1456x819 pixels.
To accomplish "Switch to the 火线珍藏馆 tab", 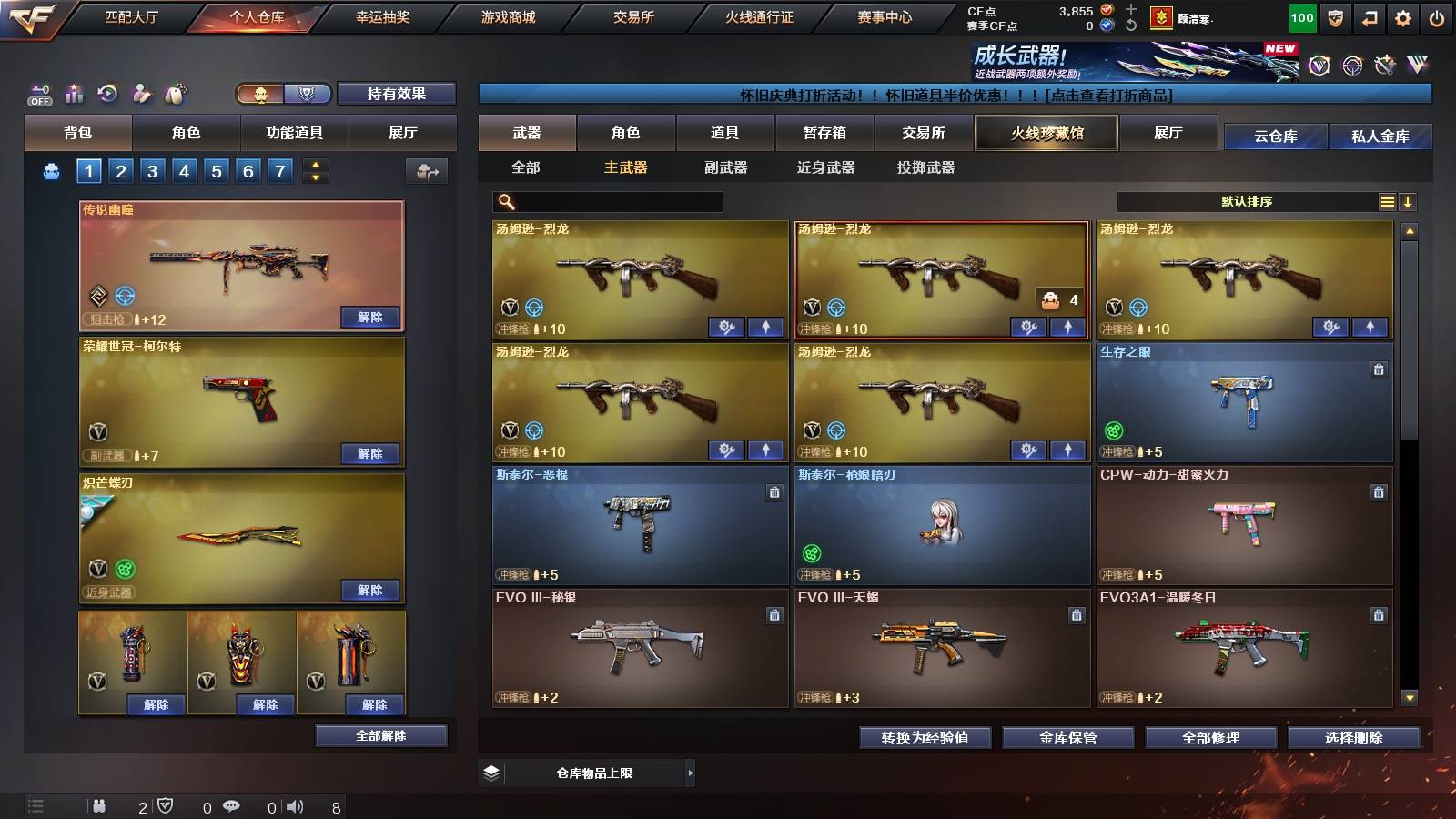I will (x=1045, y=133).
